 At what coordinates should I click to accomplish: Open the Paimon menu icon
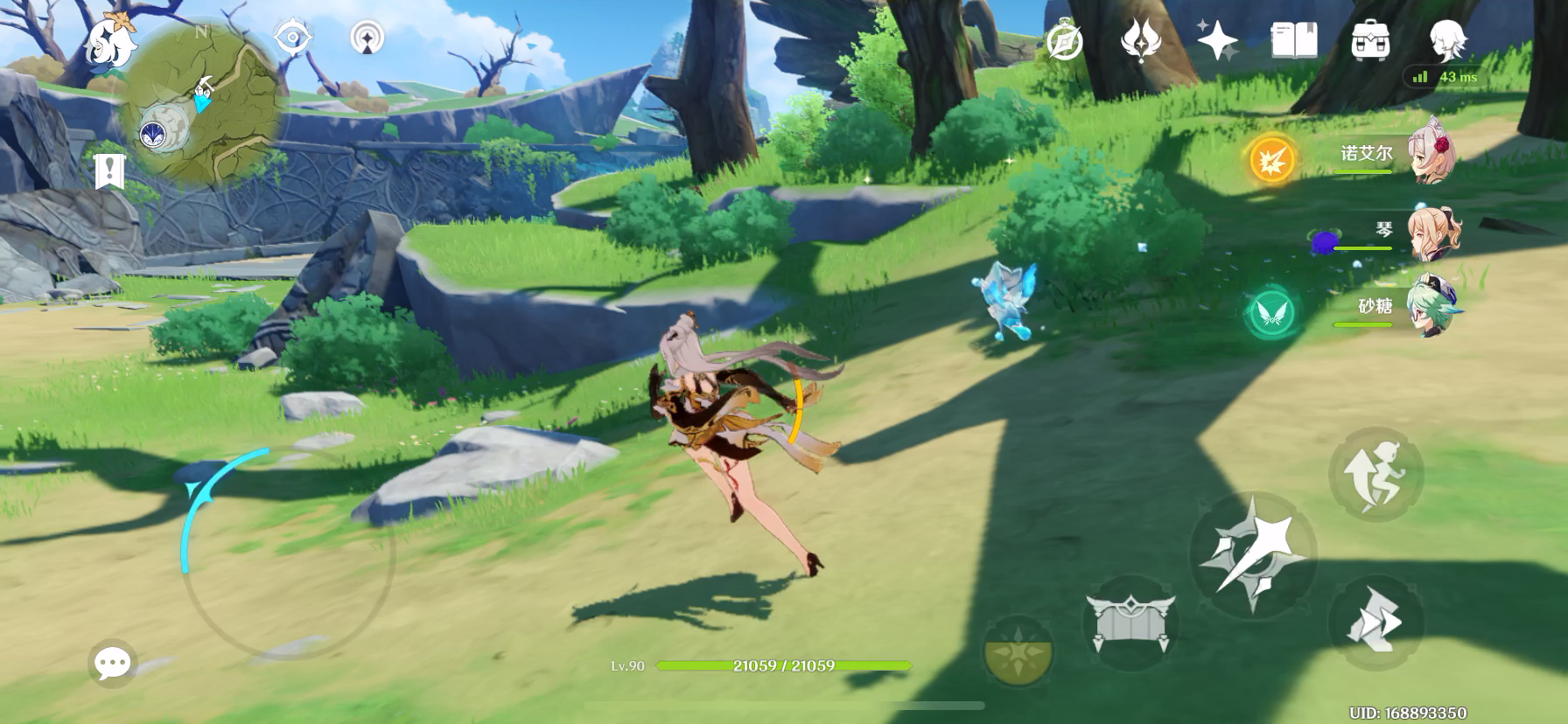click(111, 41)
